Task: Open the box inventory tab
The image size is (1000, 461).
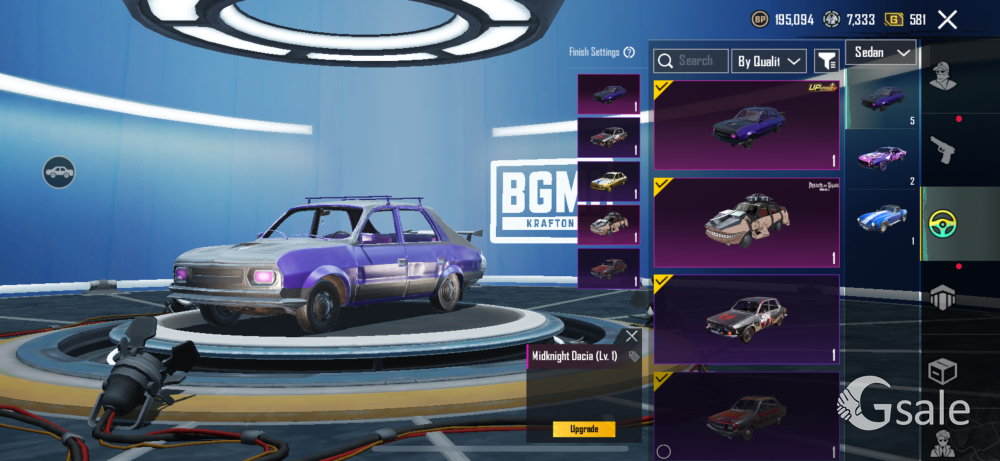Action: click(x=940, y=372)
